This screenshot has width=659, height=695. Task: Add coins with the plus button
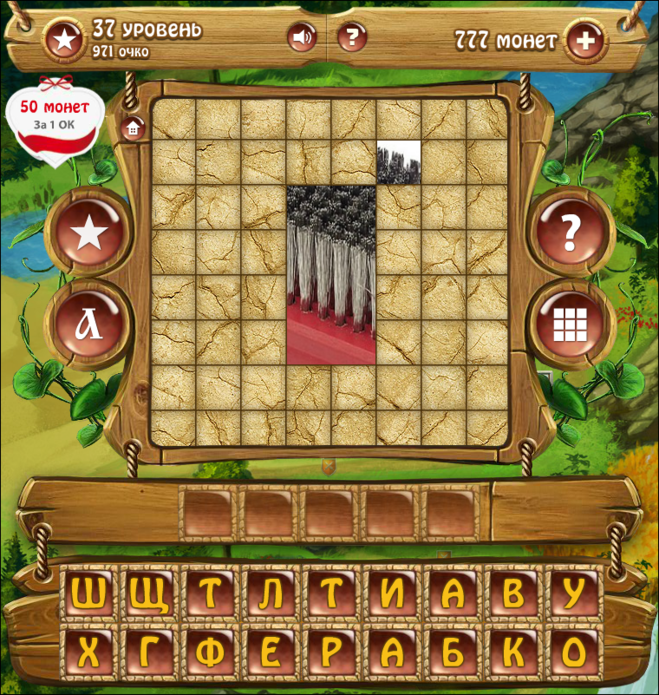pos(586,41)
